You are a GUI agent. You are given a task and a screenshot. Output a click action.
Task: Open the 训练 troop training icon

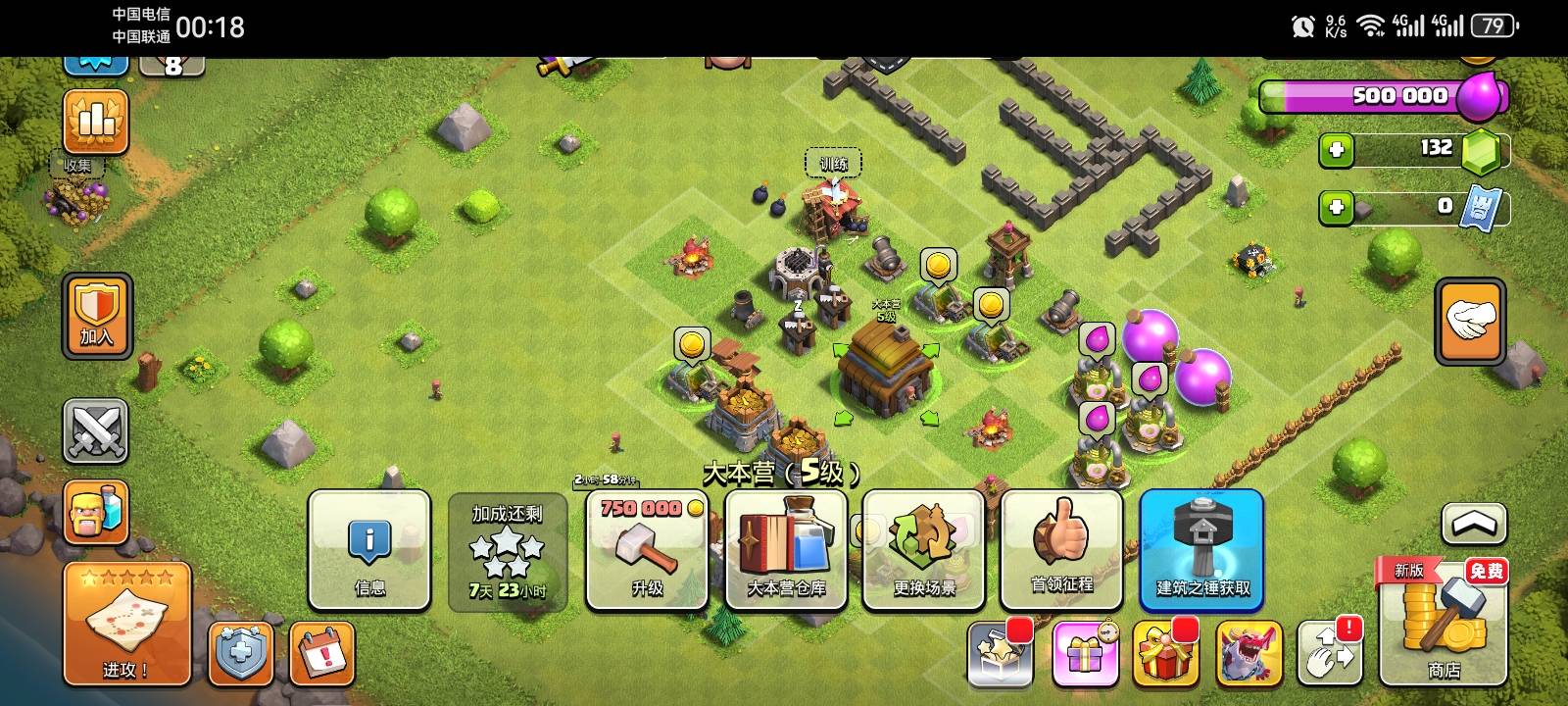coord(834,163)
